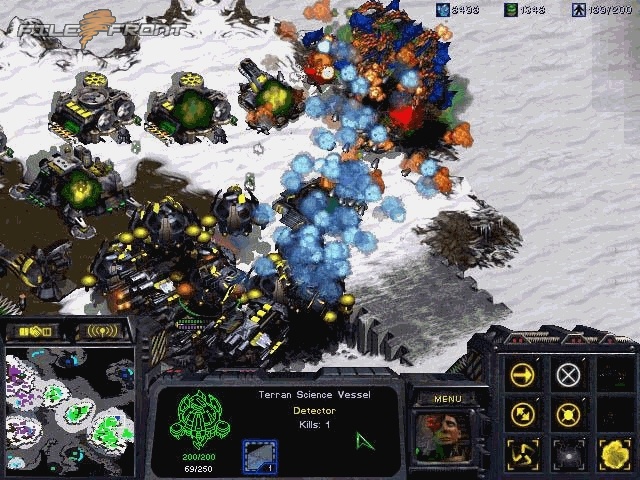The width and height of the screenshot is (640, 480).
Task: Open the game MENU
Action: coord(447,398)
